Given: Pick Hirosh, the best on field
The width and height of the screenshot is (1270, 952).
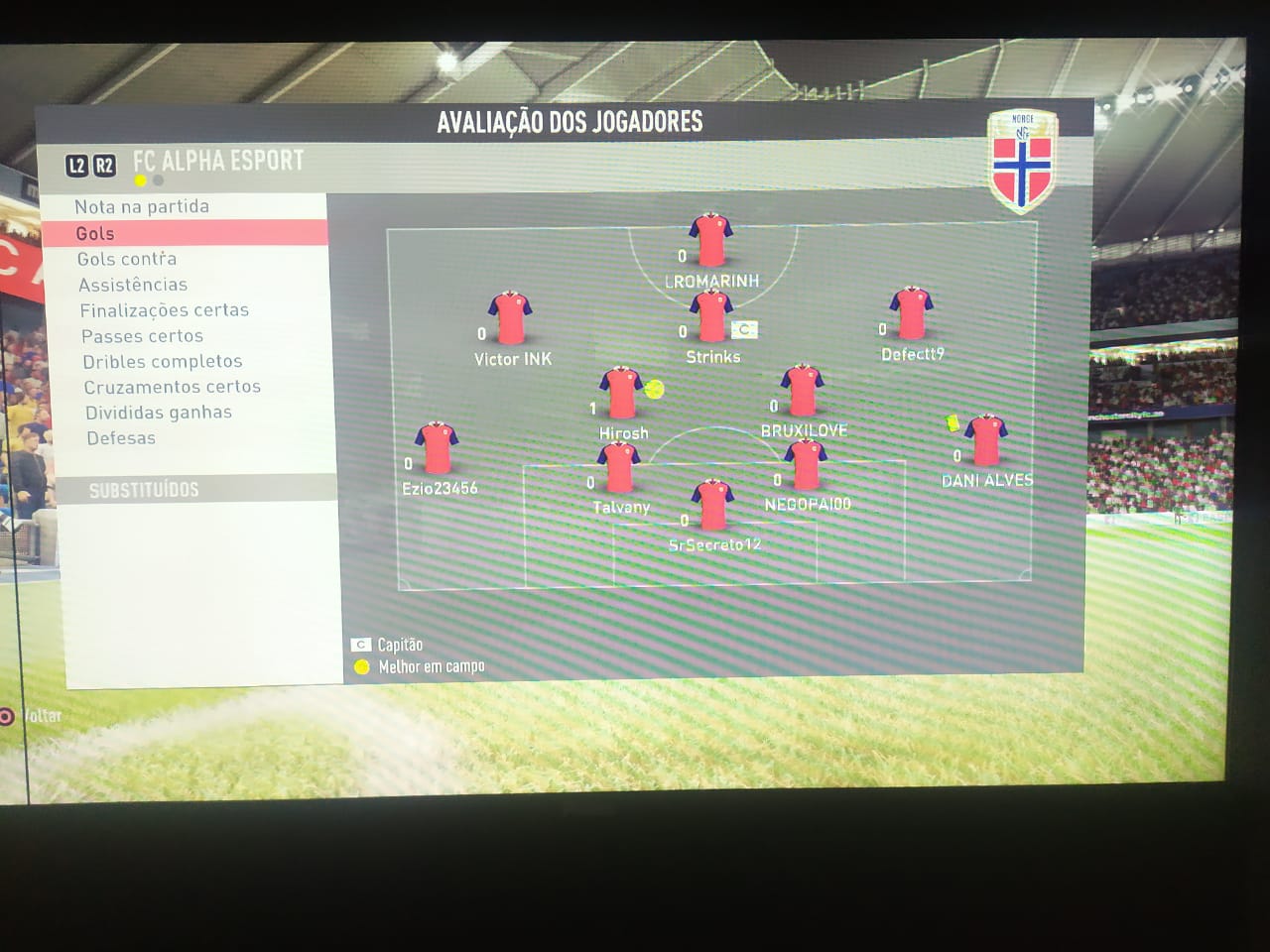Looking at the screenshot, I should (622, 393).
